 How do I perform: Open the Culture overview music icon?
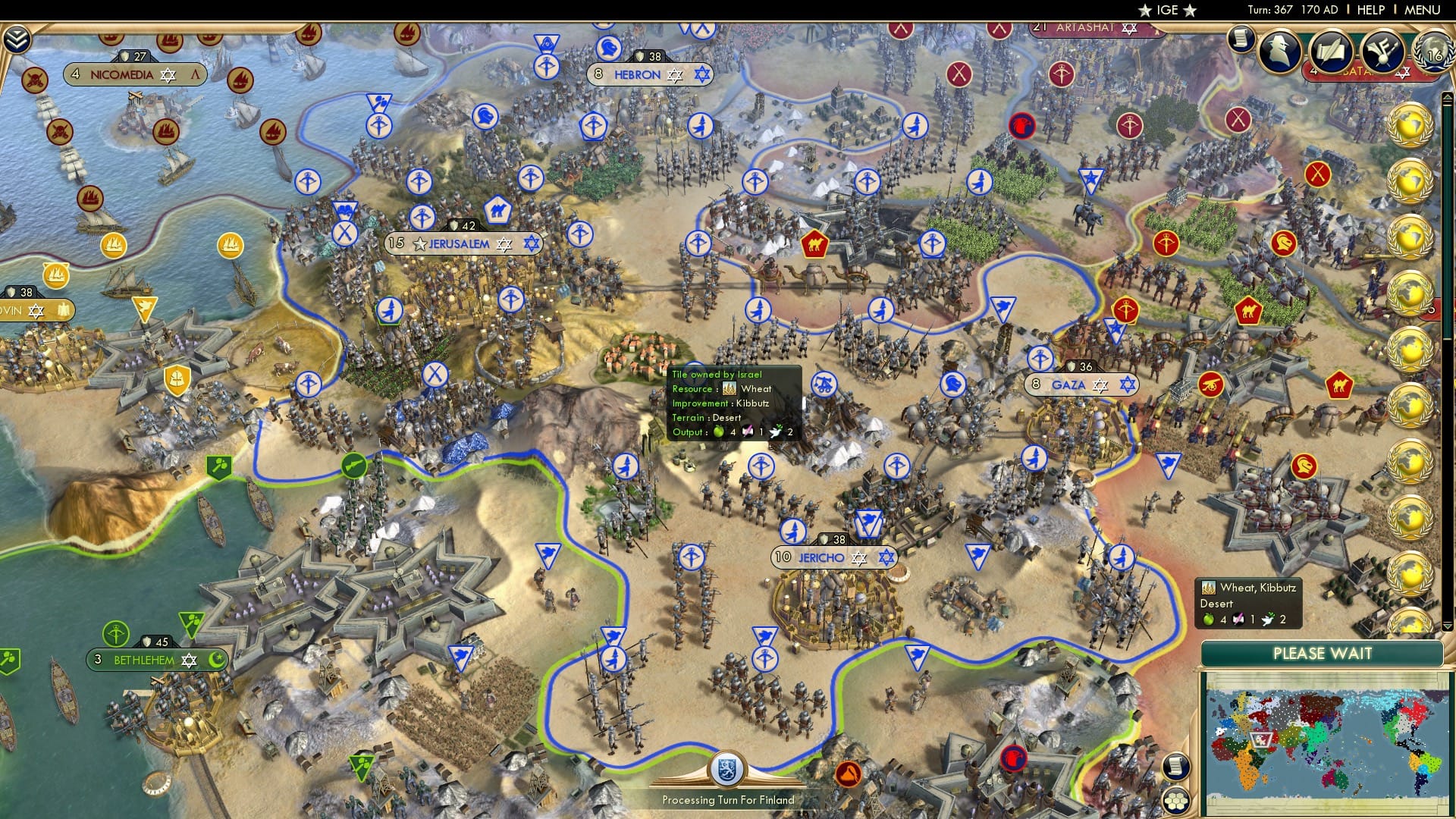pyautogui.click(x=1385, y=50)
